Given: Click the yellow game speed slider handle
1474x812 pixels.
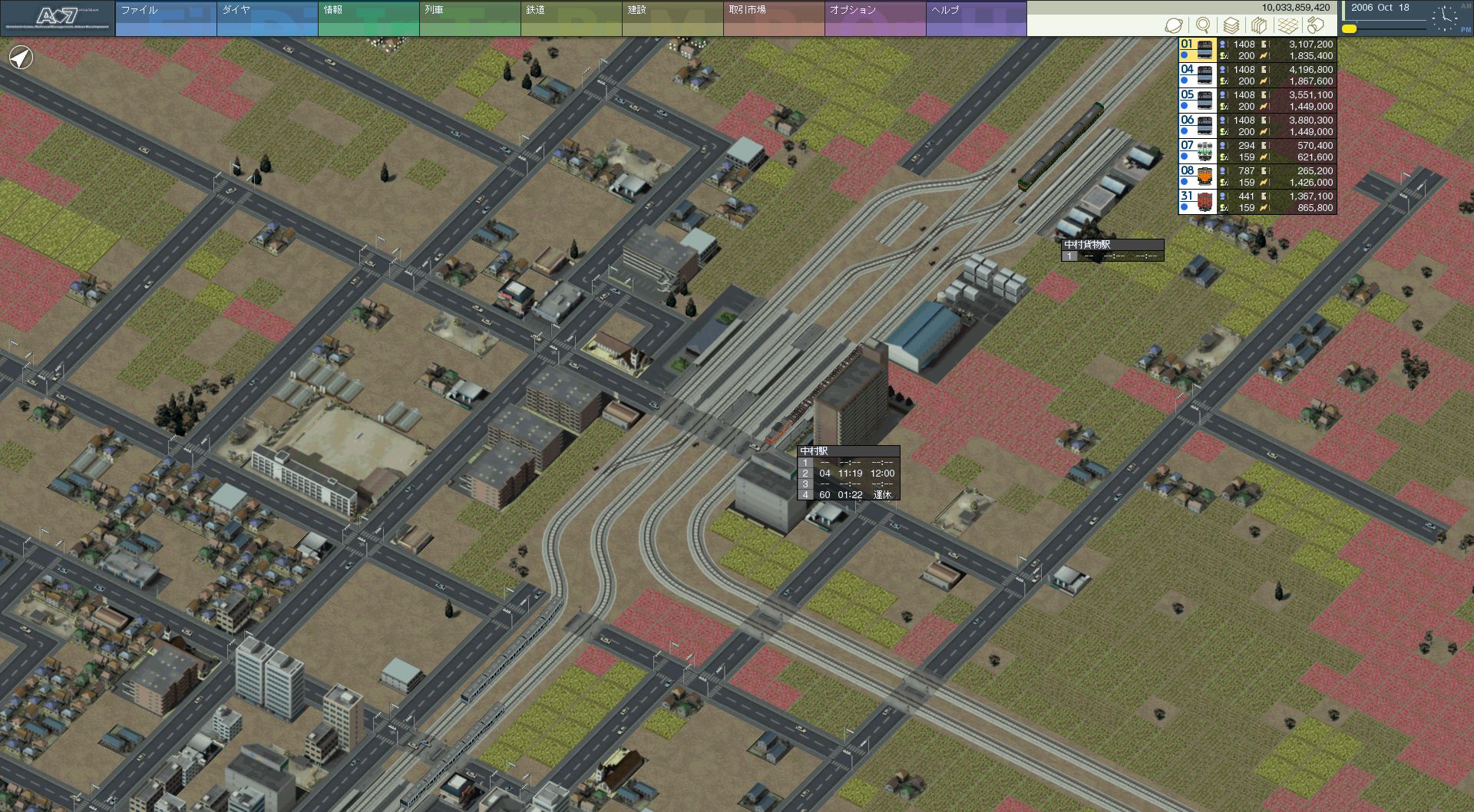Looking at the screenshot, I should pos(1349,29).
